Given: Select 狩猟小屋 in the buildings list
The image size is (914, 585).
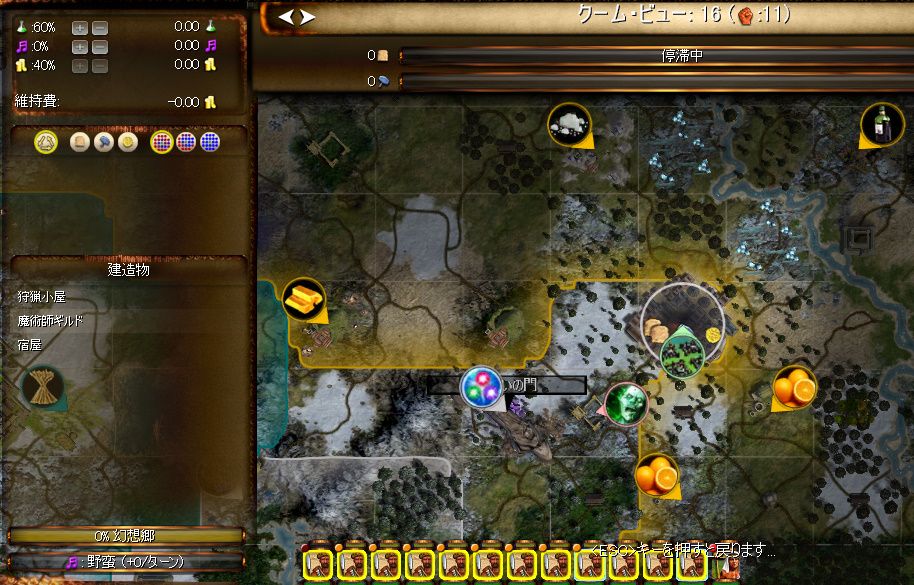Looking at the screenshot, I should [x=42, y=297].
